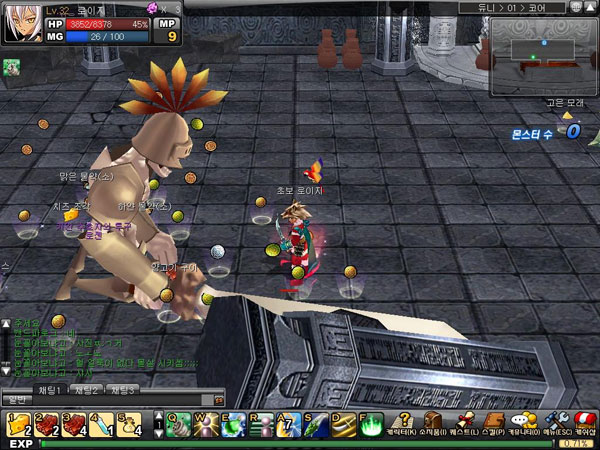This screenshot has height=450, width=600.
Task: Use the cheese item in quick slot 1
Action: (19, 424)
